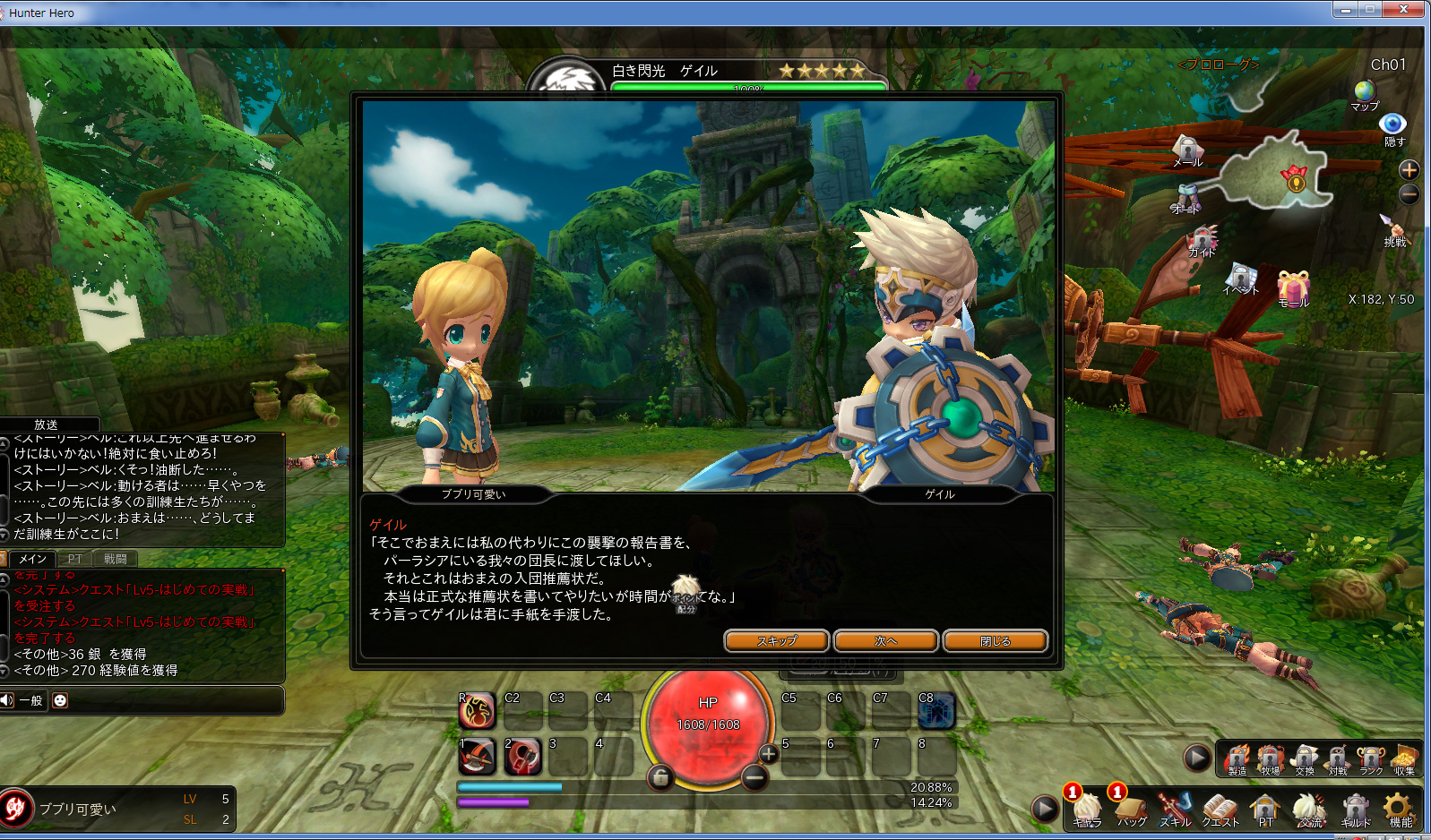This screenshot has width=1431, height=840.
Task: Switch chat to the PT tab
Action: pyautogui.click(x=74, y=559)
